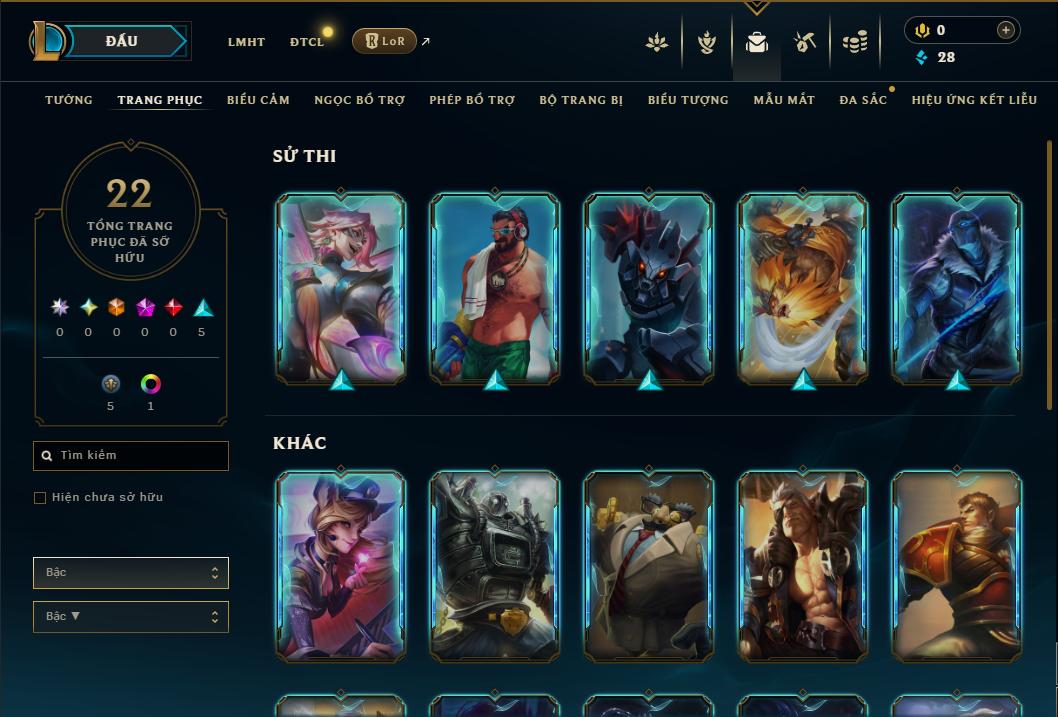
Task: Open the NGỌC BỔ TRỢ tab
Action: point(359,100)
